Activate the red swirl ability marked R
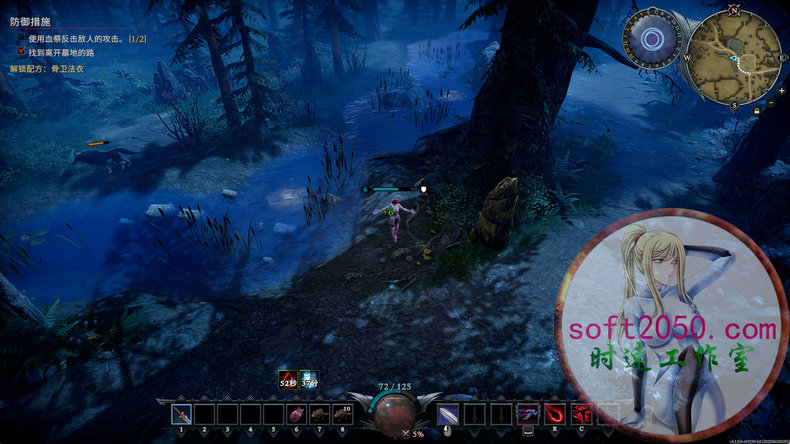 click(554, 413)
